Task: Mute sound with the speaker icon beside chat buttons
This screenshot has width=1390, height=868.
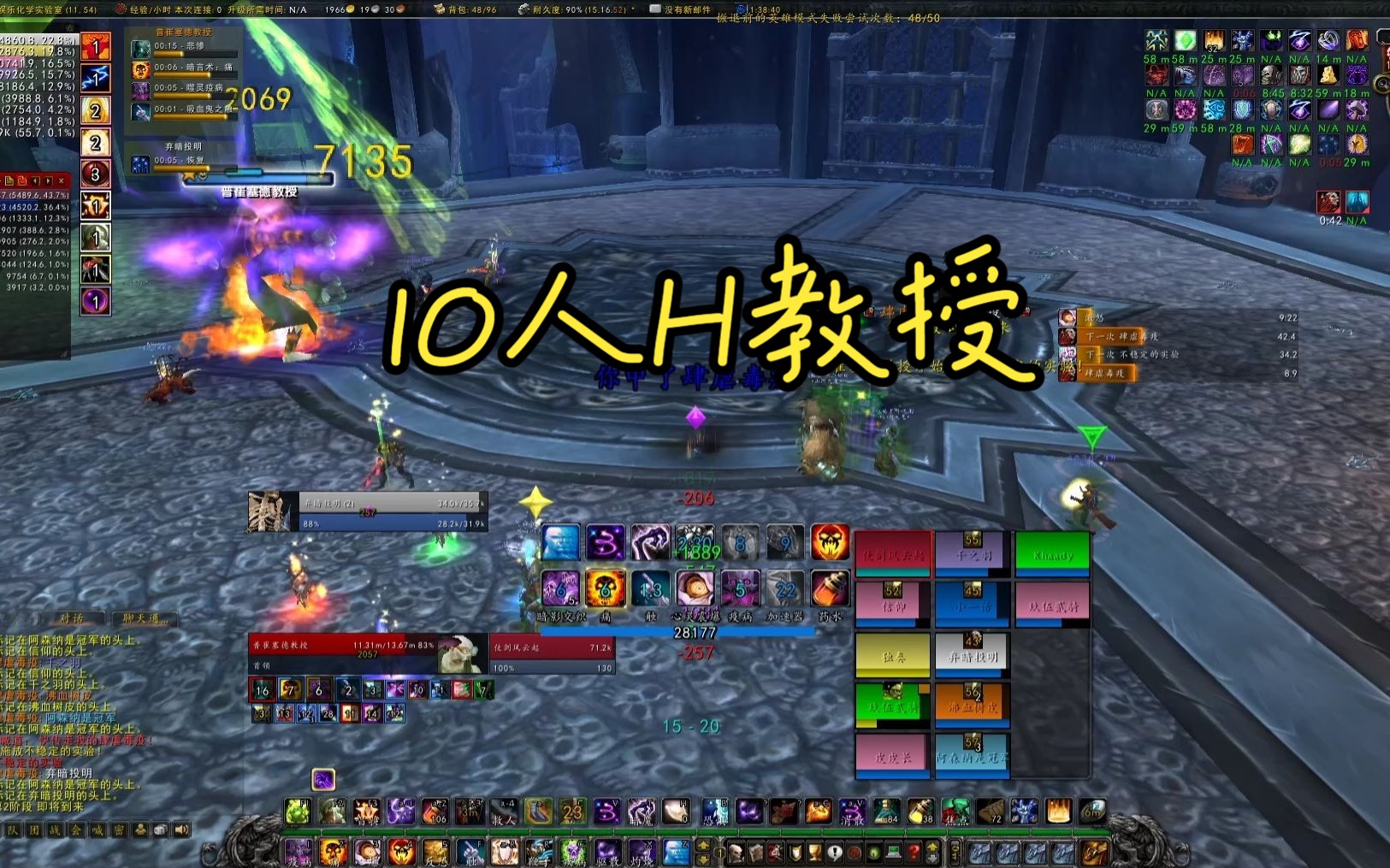Action: click(180, 830)
